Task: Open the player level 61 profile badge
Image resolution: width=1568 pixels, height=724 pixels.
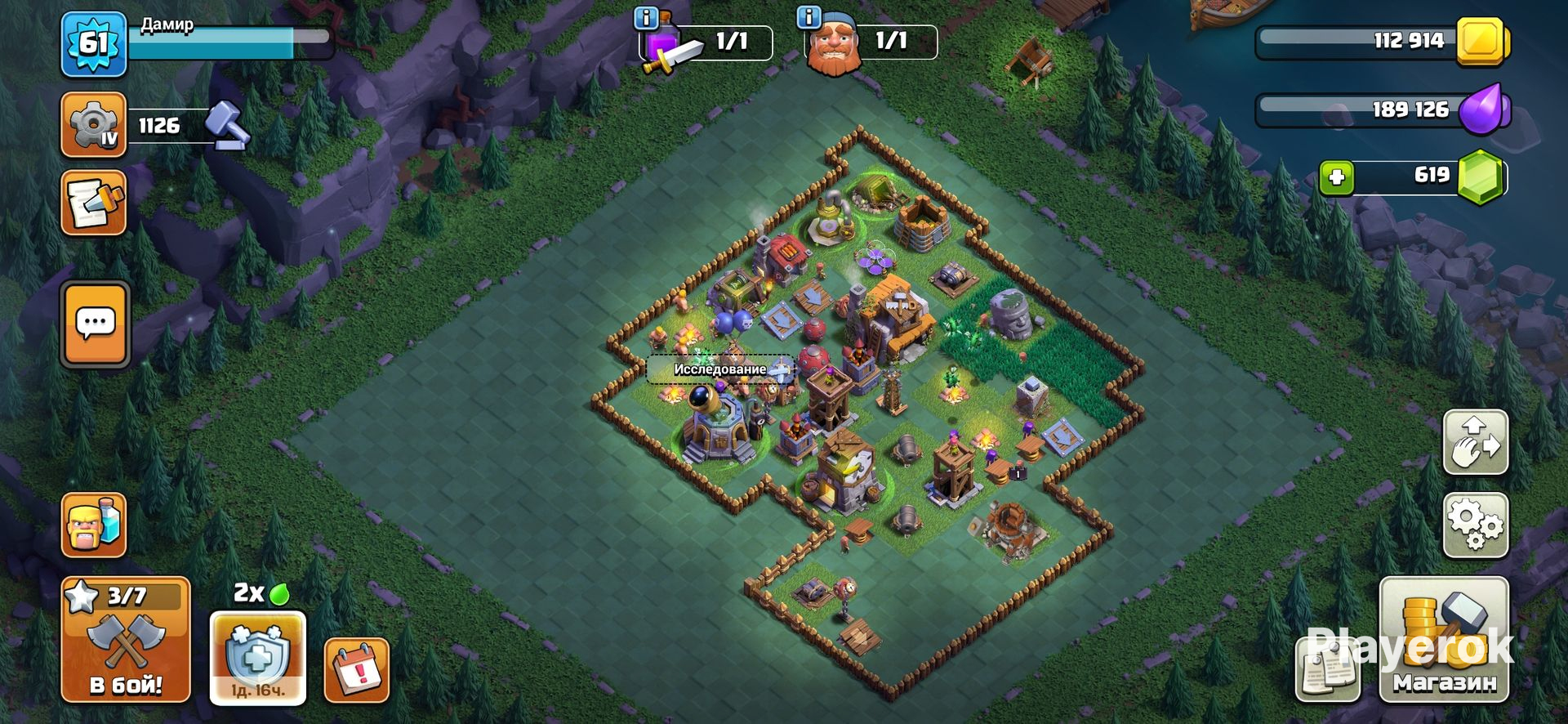Action: [x=94, y=44]
